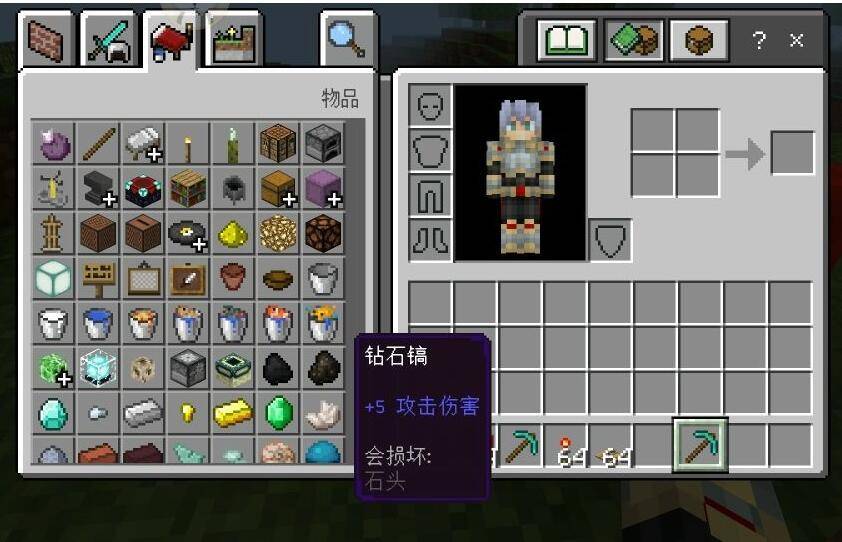
Task: Select the highlighted diamond pickaxe hotbar slot
Action: [700, 446]
